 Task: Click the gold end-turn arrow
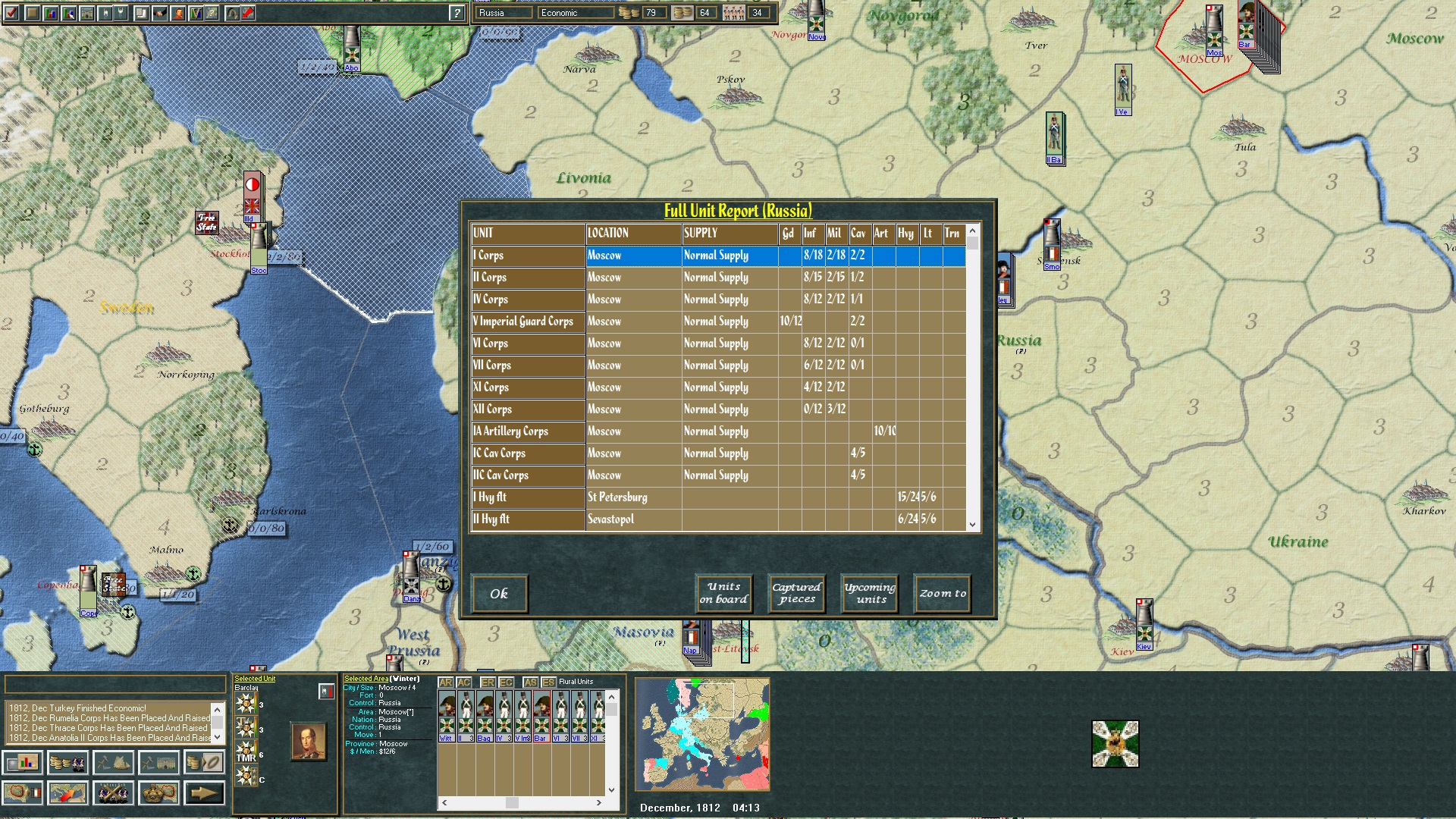(205, 792)
